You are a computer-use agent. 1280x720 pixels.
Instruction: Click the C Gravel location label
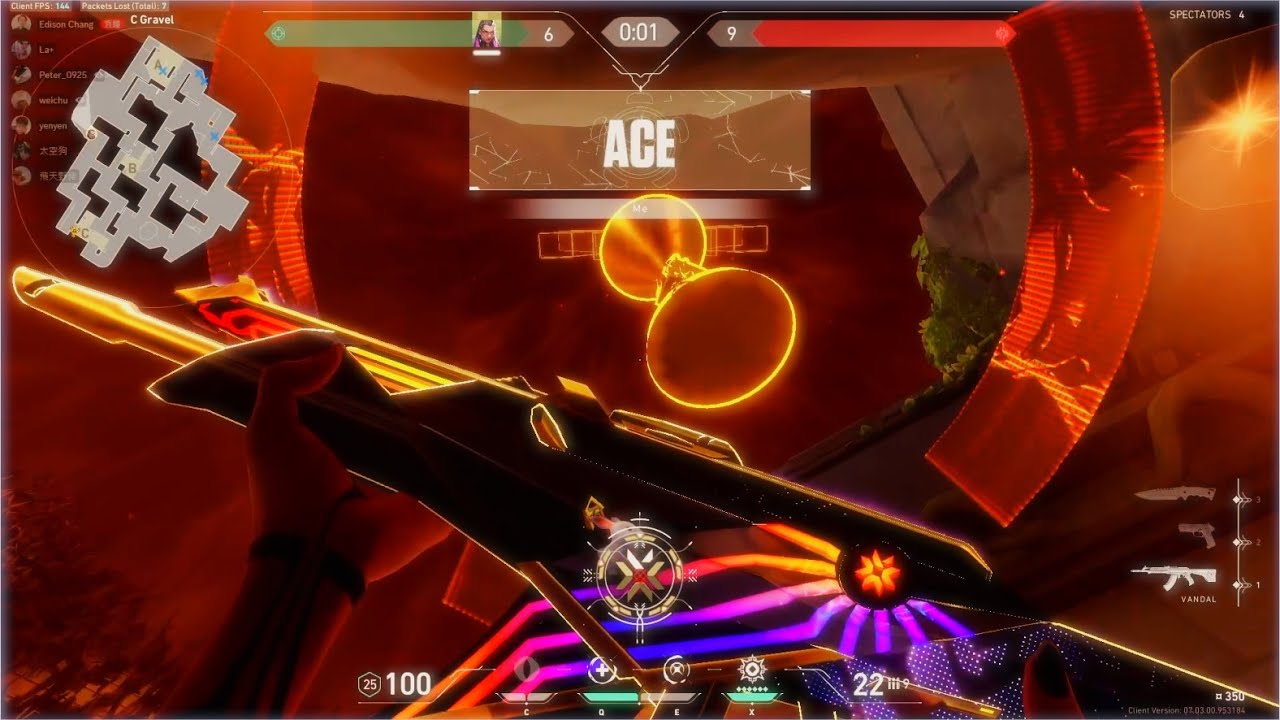pos(152,20)
